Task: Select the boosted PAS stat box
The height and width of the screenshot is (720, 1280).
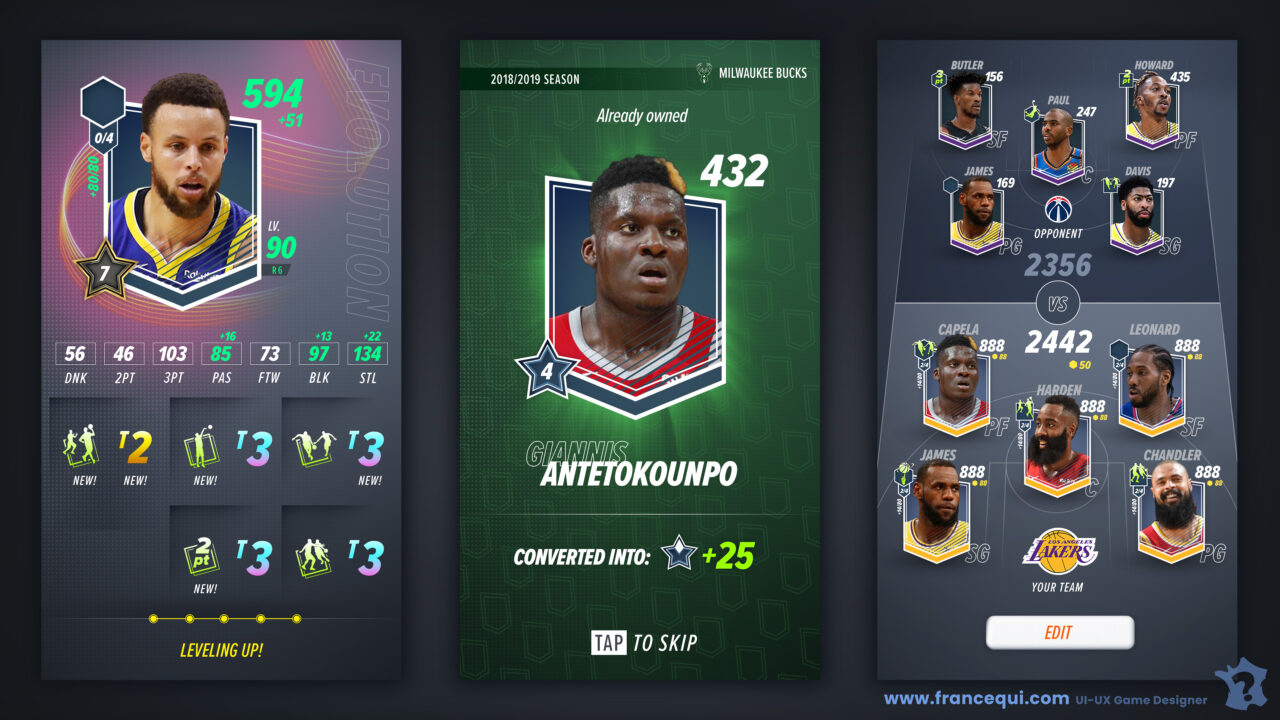Action: coord(221,353)
